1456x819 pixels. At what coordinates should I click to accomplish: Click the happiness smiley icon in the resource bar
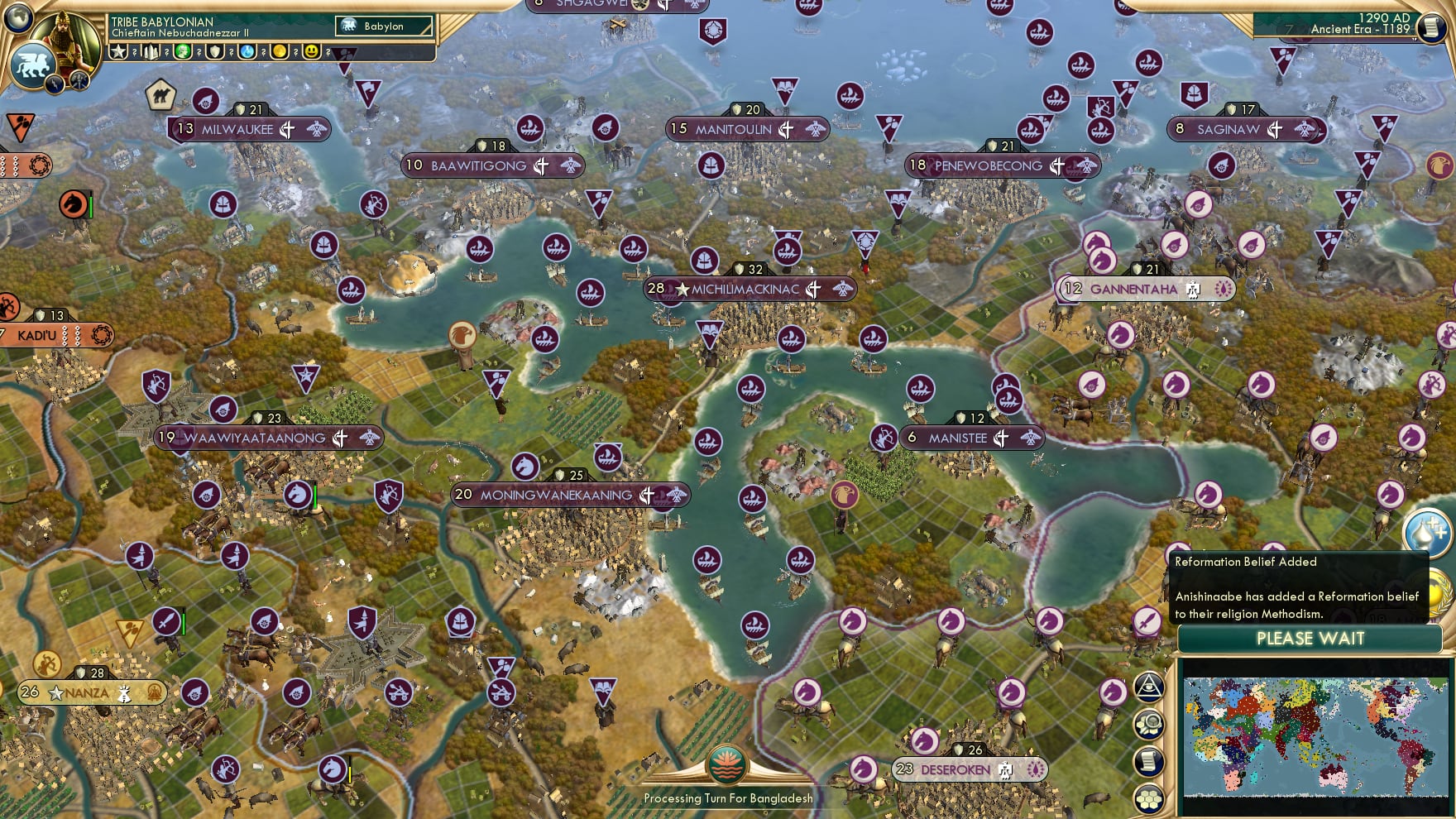pos(310,51)
